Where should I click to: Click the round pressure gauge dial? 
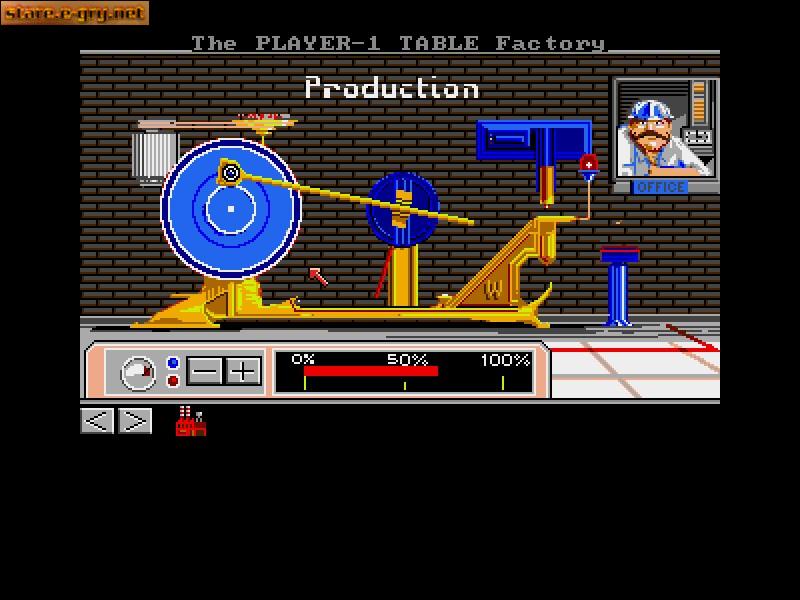(138, 373)
